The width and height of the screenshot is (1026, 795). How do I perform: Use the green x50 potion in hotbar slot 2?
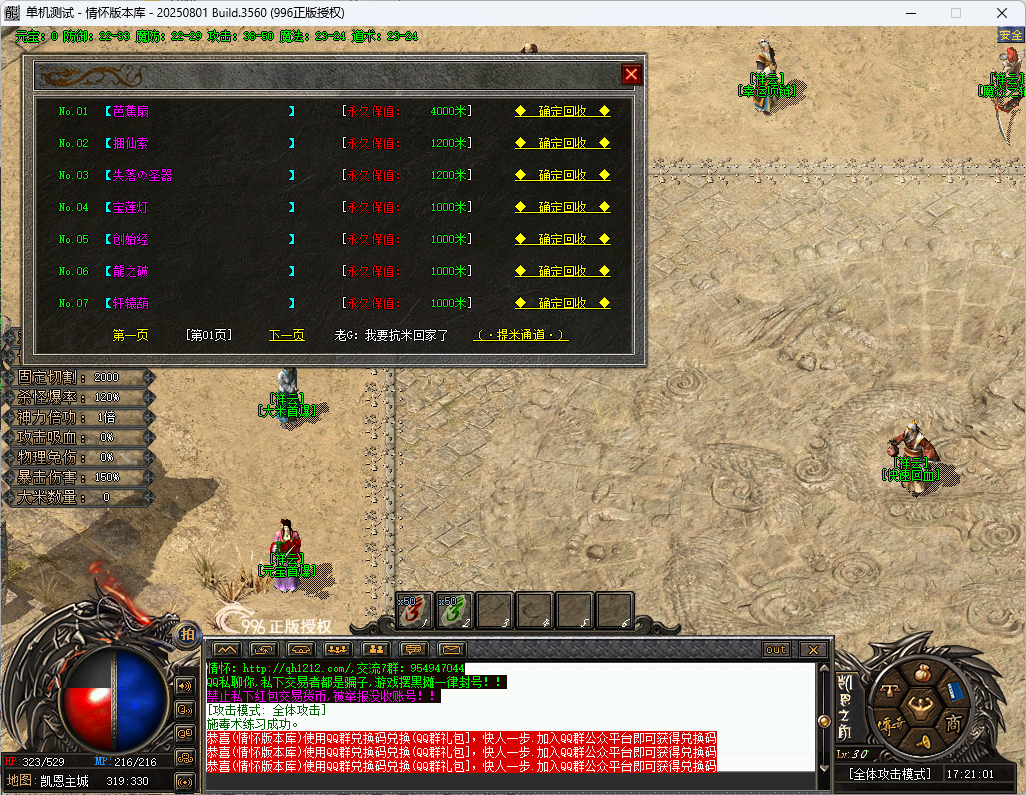click(456, 610)
